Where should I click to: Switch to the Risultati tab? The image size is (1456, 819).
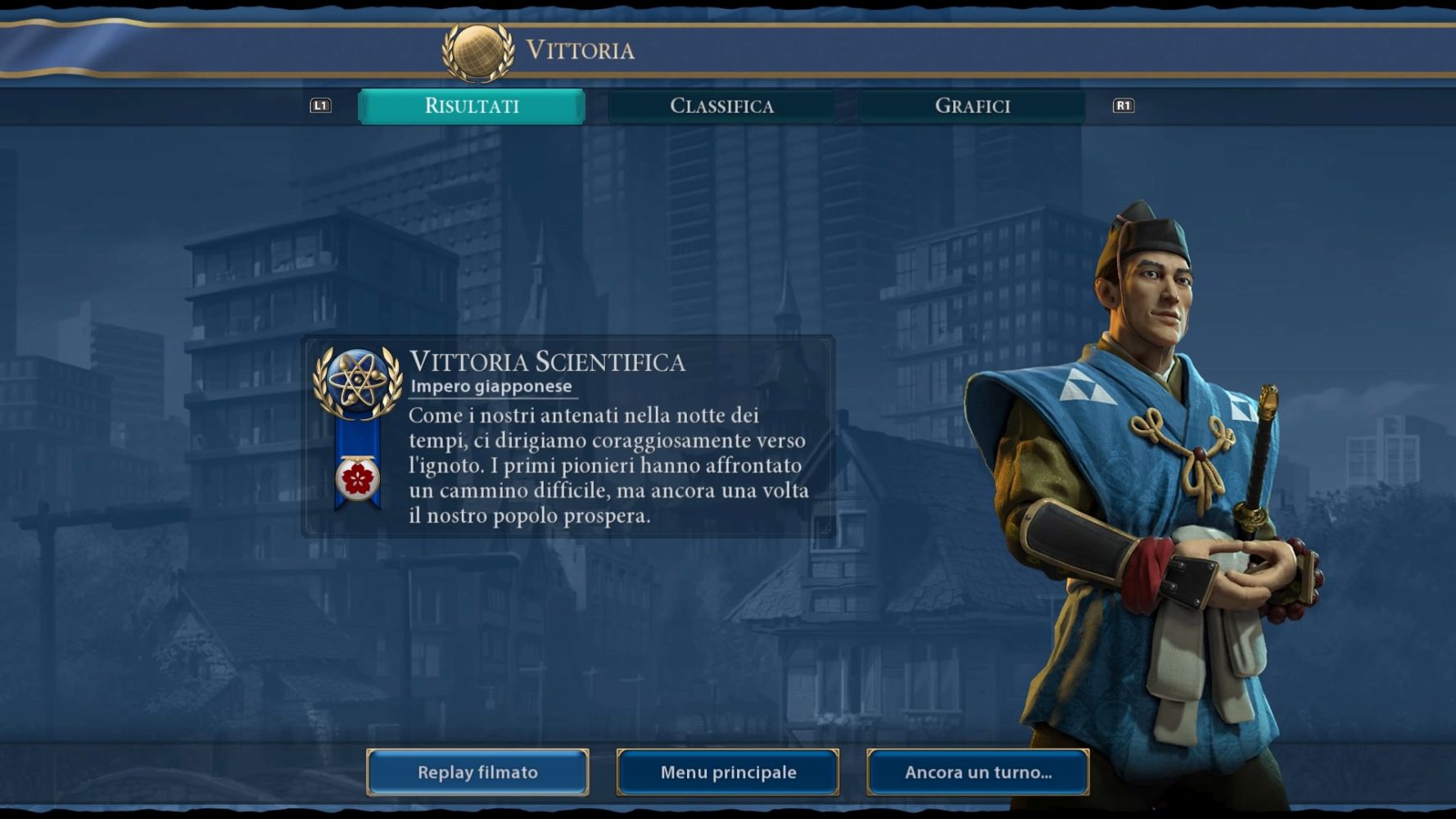coord(472,106)
